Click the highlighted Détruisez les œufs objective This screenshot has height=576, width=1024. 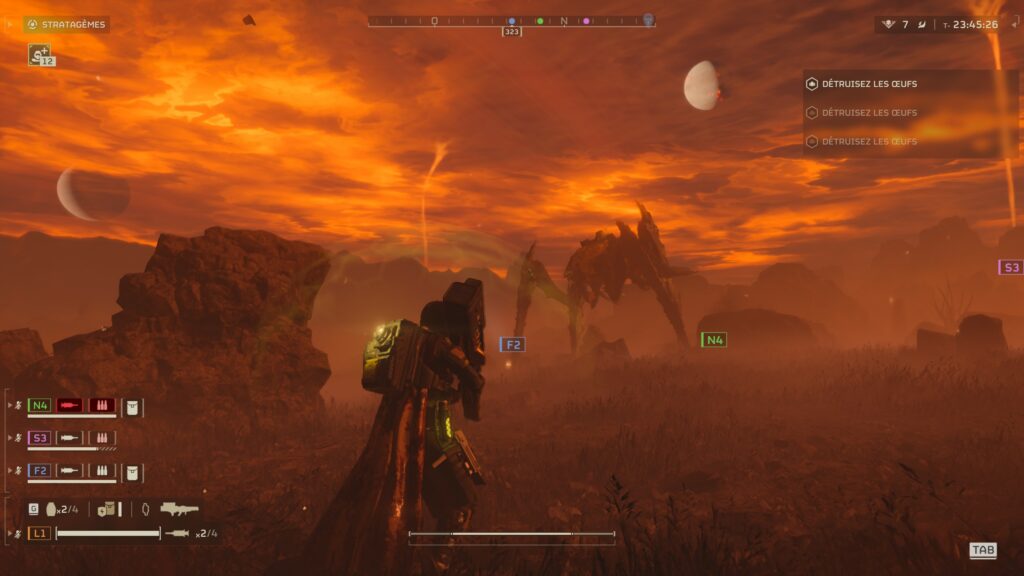(x=868, y=84)
